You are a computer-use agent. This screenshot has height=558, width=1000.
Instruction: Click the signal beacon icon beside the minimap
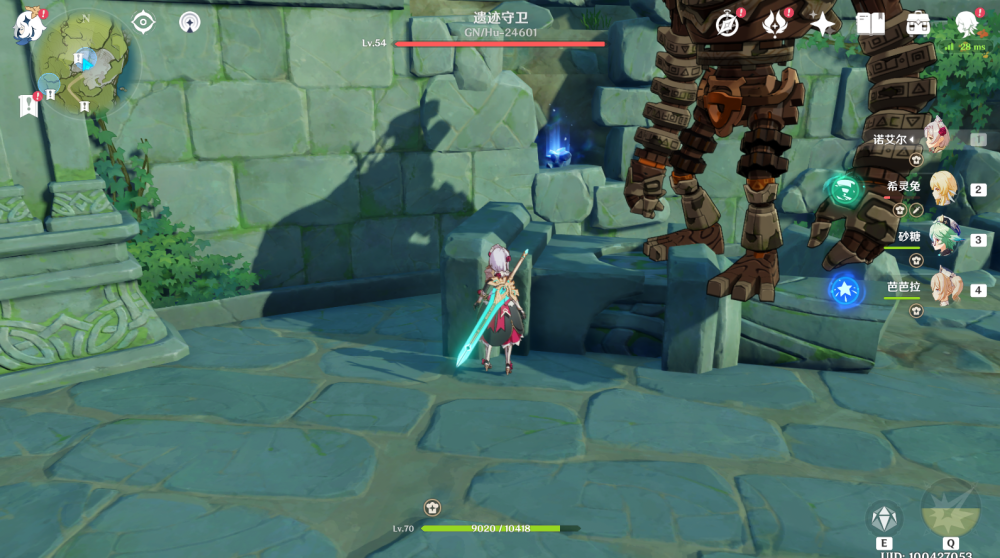tap(189, 22)
